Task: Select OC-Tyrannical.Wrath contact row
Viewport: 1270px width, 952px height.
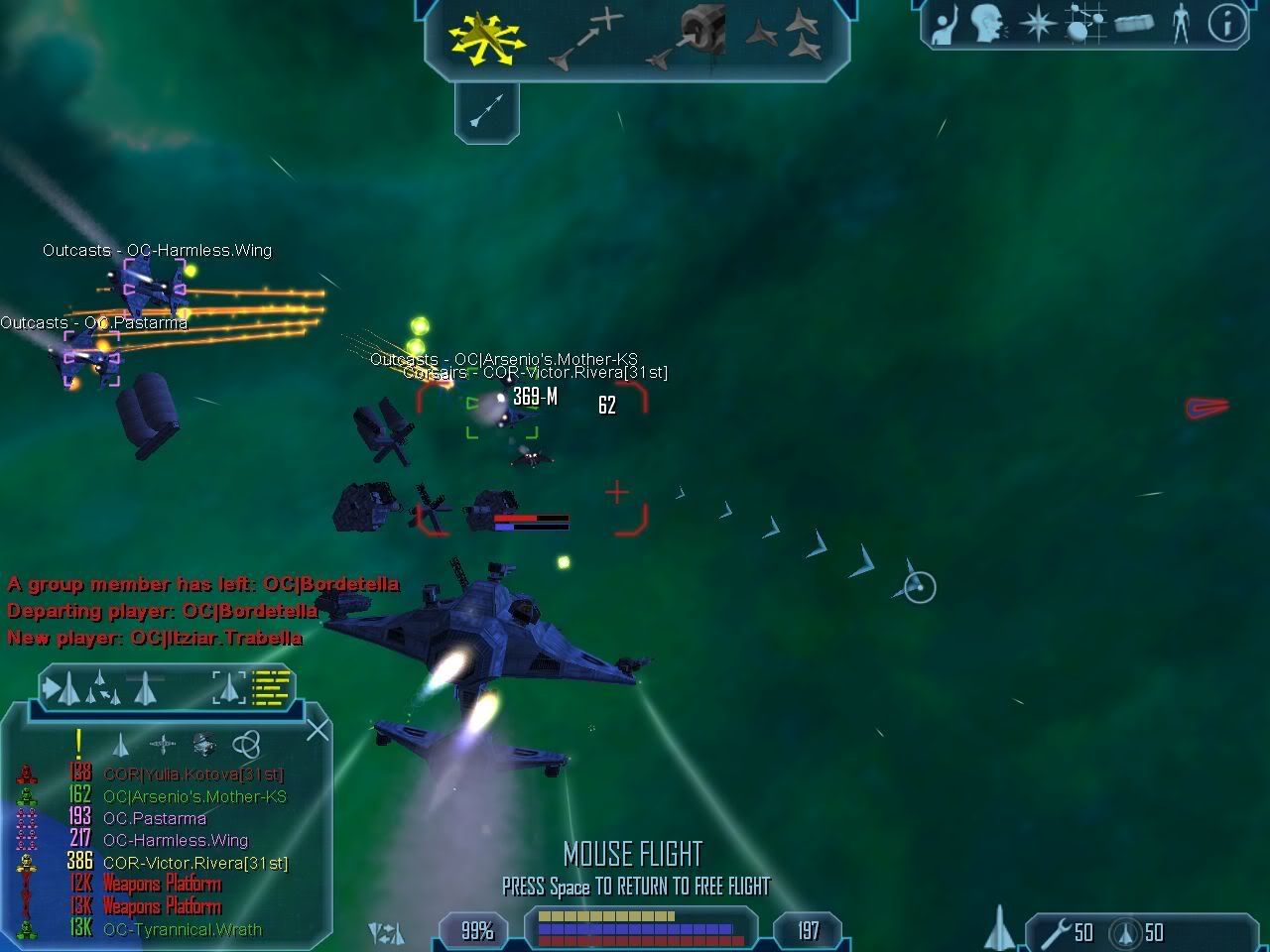Action: 182,930
